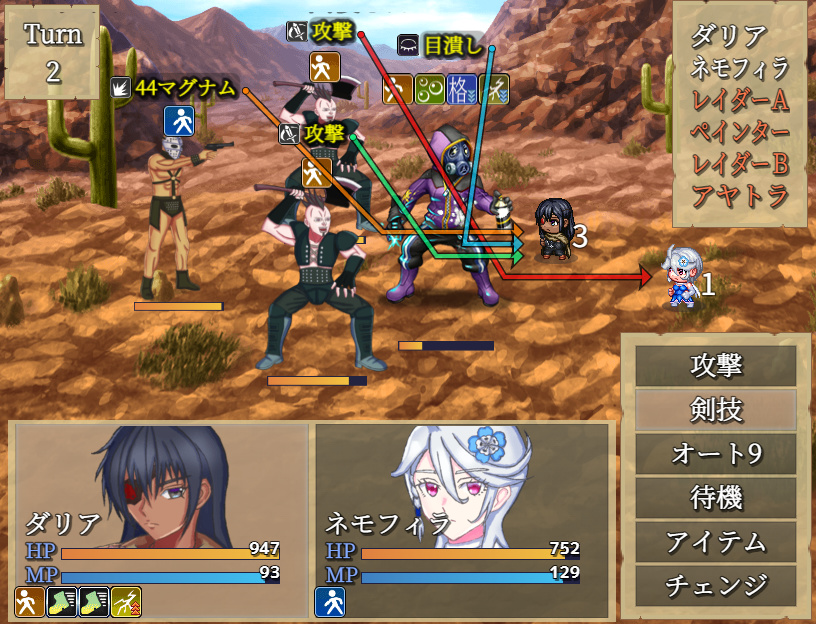Inspect the blue status icon under ネモフィラ's MP
Screen dimensions: 816x624
point(331,602)
